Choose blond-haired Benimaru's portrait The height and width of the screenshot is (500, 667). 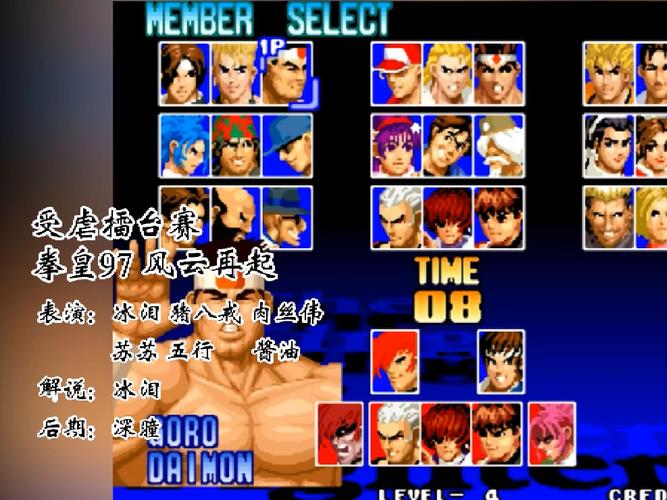[235, 73]
